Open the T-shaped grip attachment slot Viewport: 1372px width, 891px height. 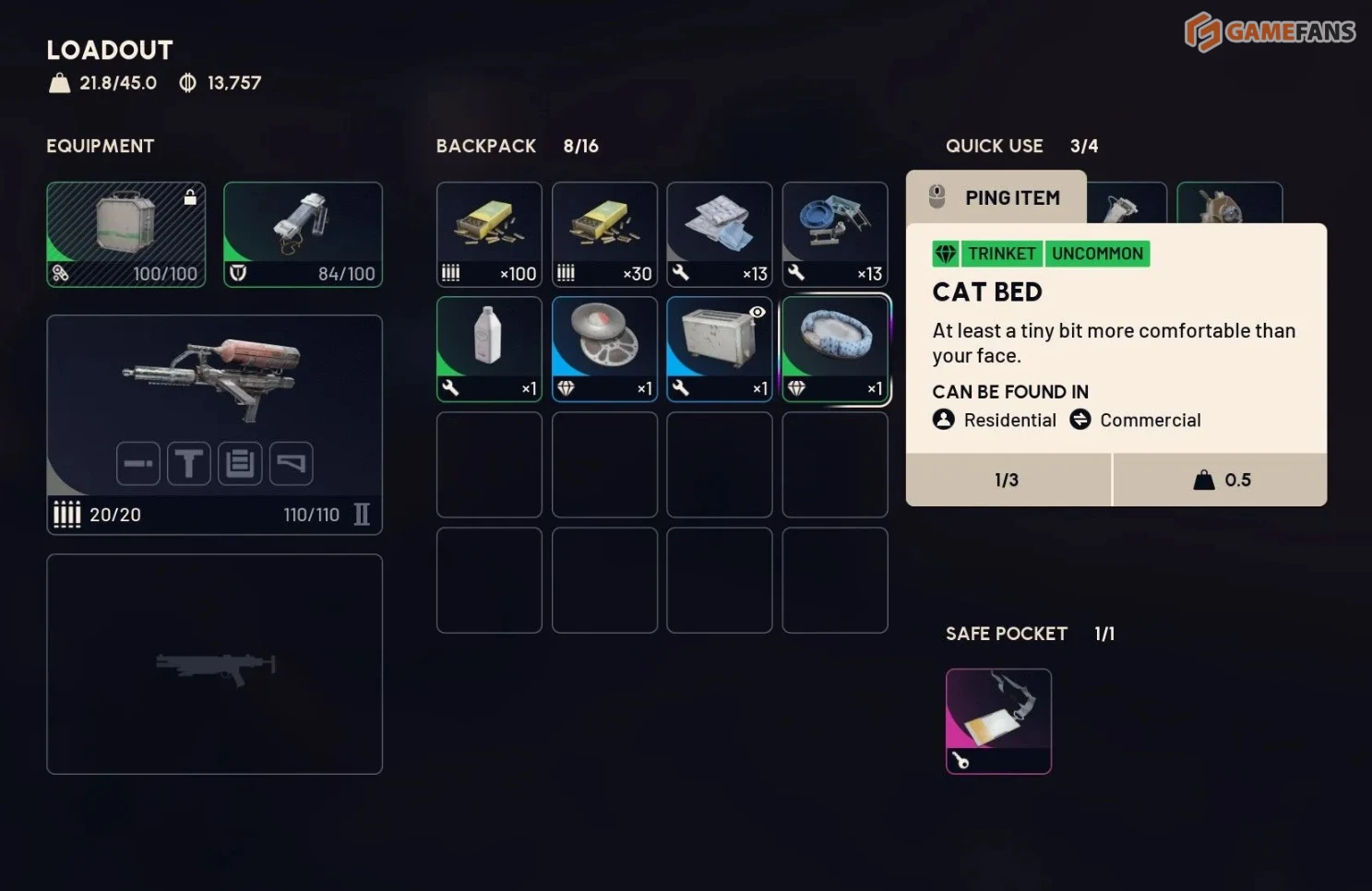click(x=189, y=463)
